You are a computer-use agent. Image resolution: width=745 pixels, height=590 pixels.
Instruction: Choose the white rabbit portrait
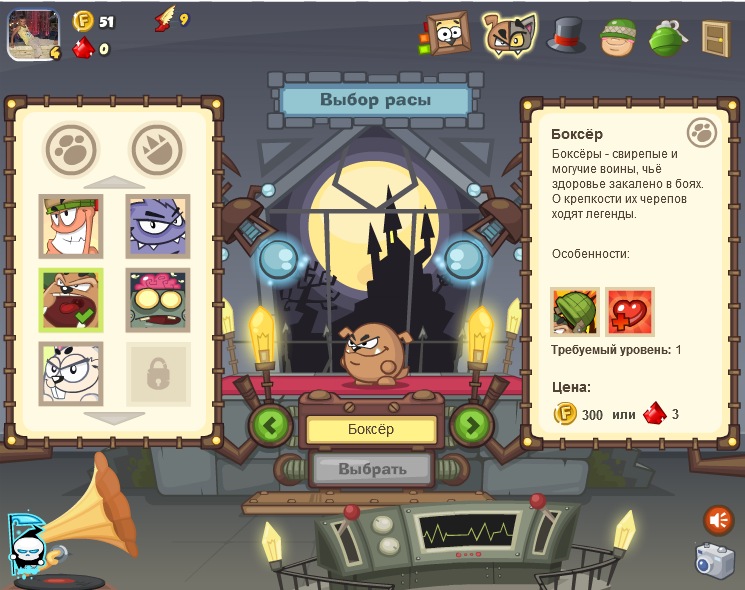(70, 373)
